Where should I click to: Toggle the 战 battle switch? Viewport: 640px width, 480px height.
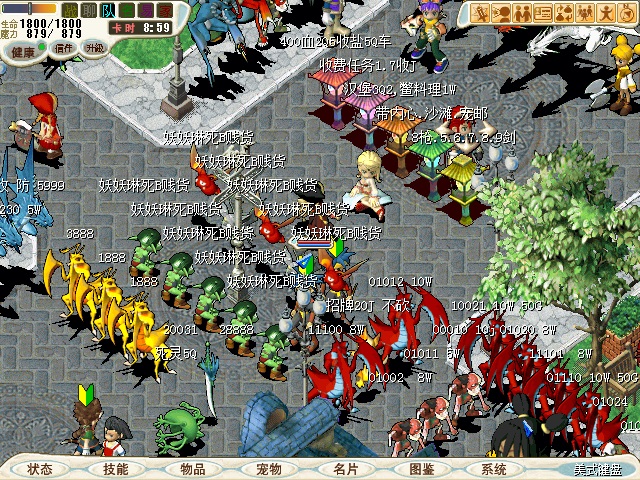69,11
